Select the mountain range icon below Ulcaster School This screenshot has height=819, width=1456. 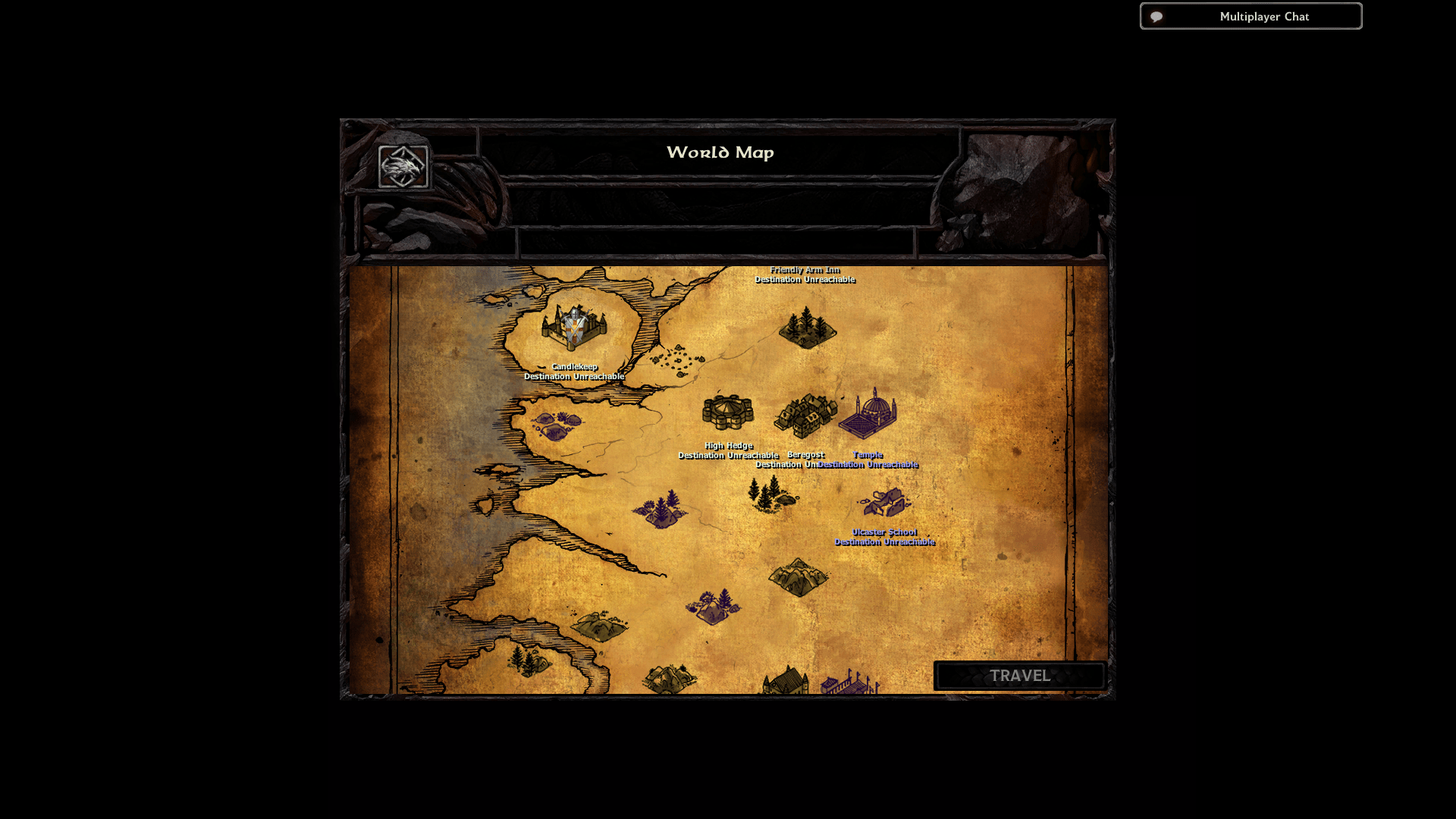pos(800,576)
